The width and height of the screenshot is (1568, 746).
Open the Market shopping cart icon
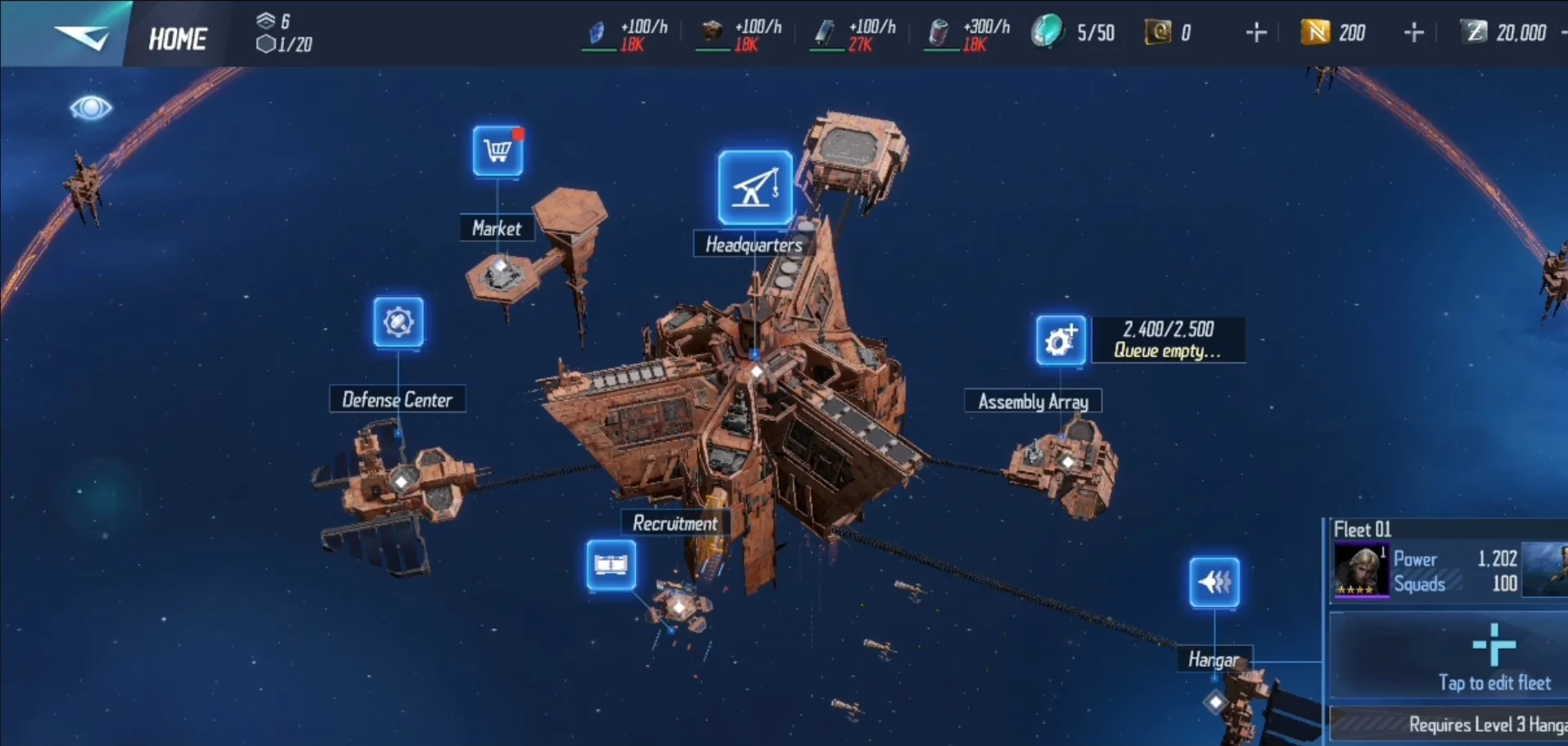(x=498, y=151)
